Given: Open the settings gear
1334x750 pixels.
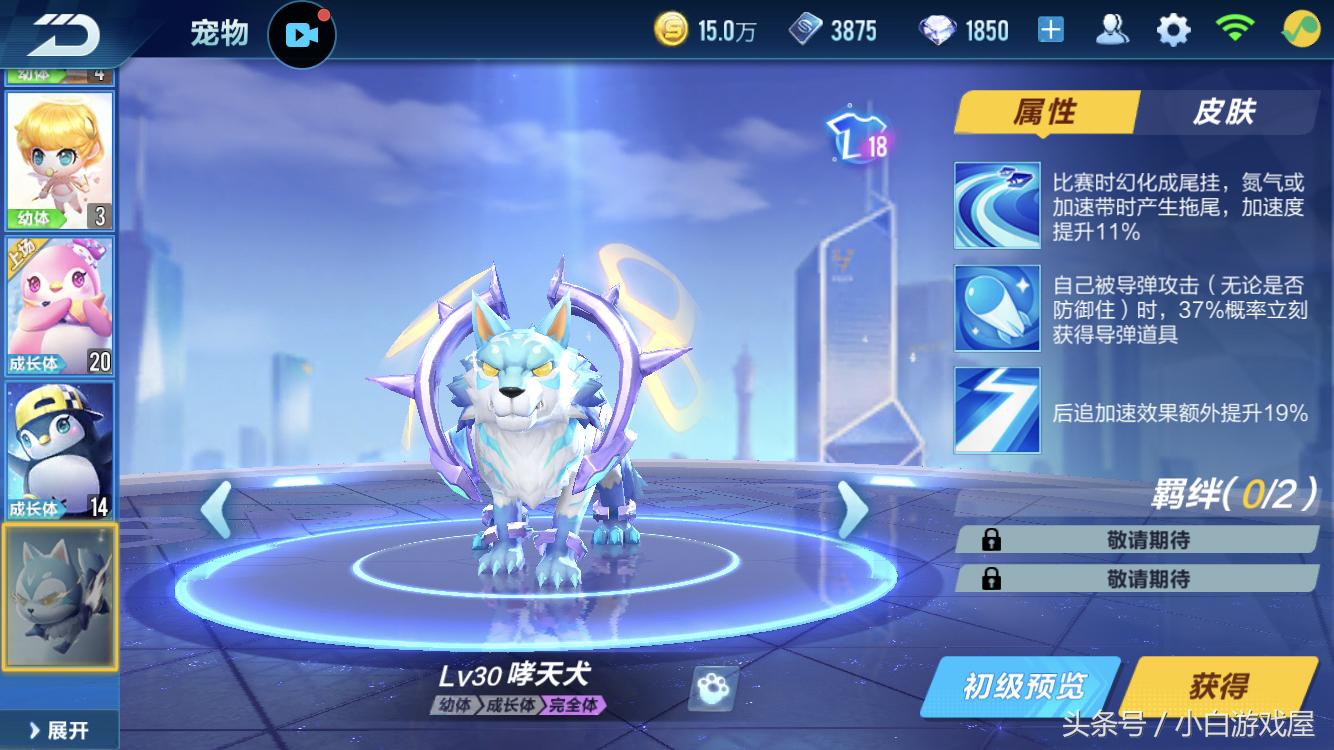Looking at the screenshot, I should pos(1173,31).
